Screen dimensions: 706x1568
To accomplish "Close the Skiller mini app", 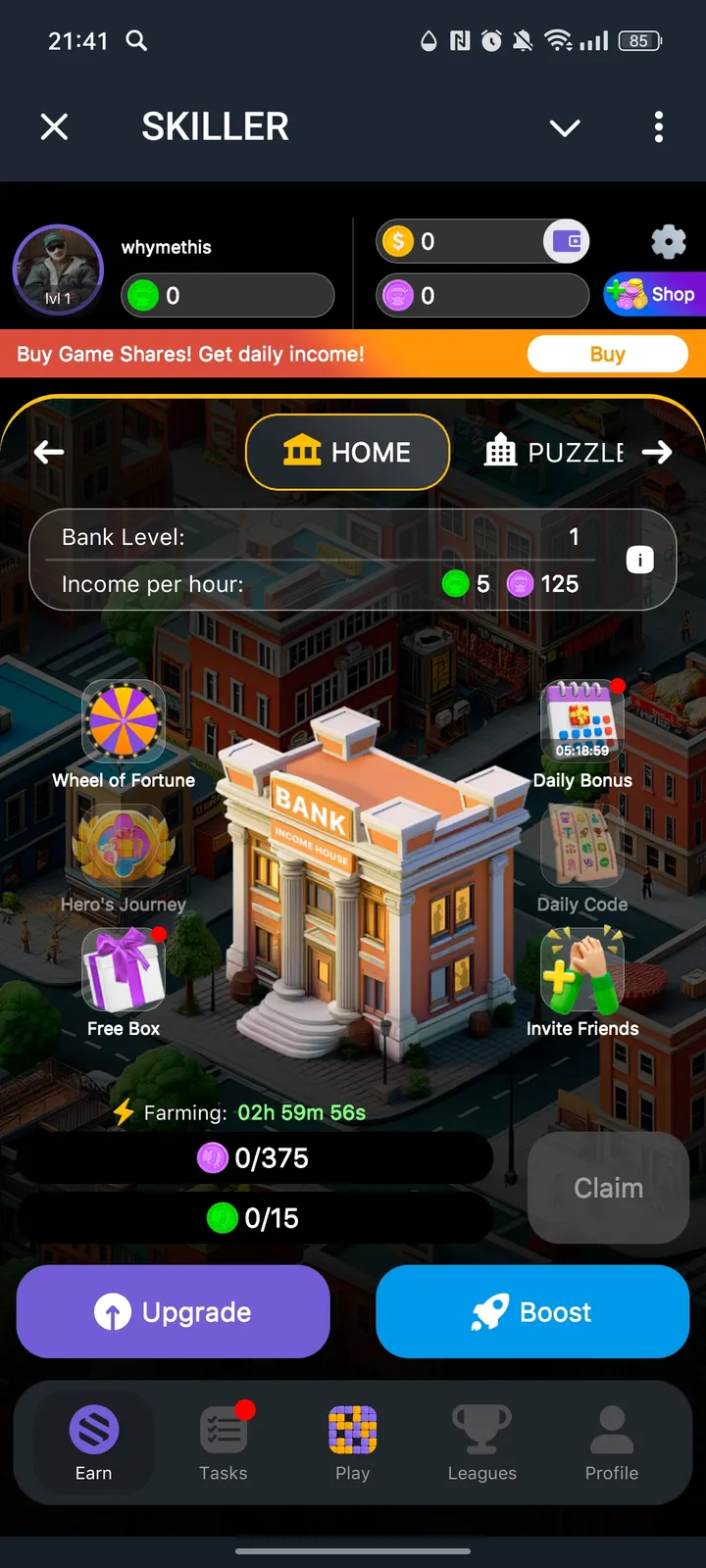I will tap(55, 126).
